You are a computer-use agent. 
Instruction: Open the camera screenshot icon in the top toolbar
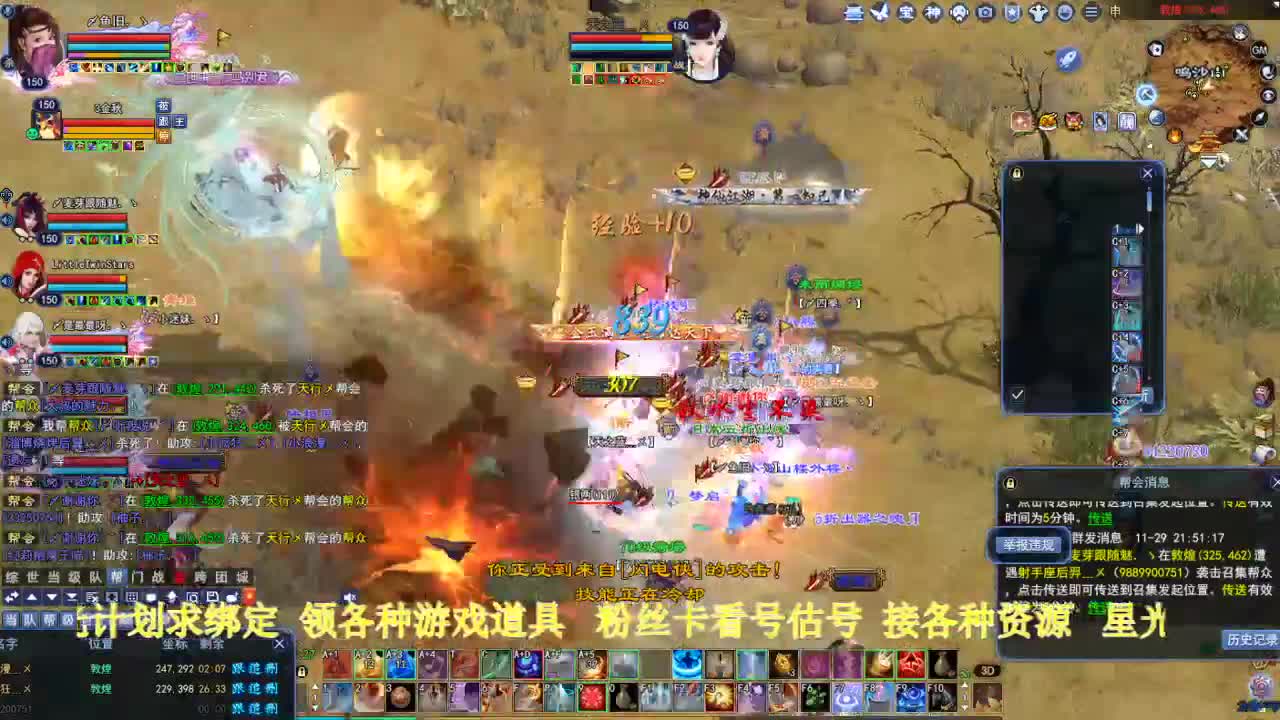tap(984, 13)
